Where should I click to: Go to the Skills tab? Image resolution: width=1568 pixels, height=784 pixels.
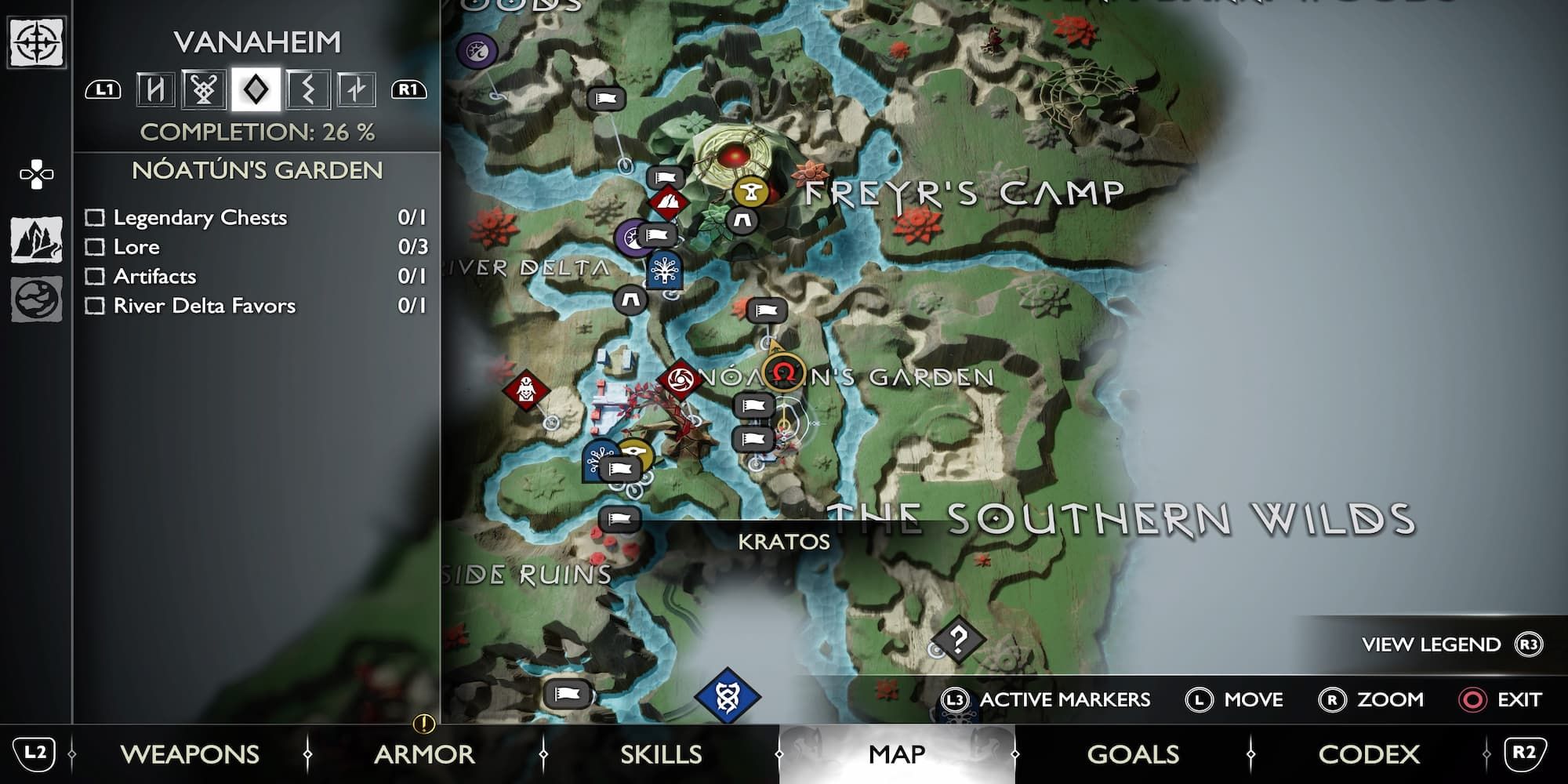(661, 754)
